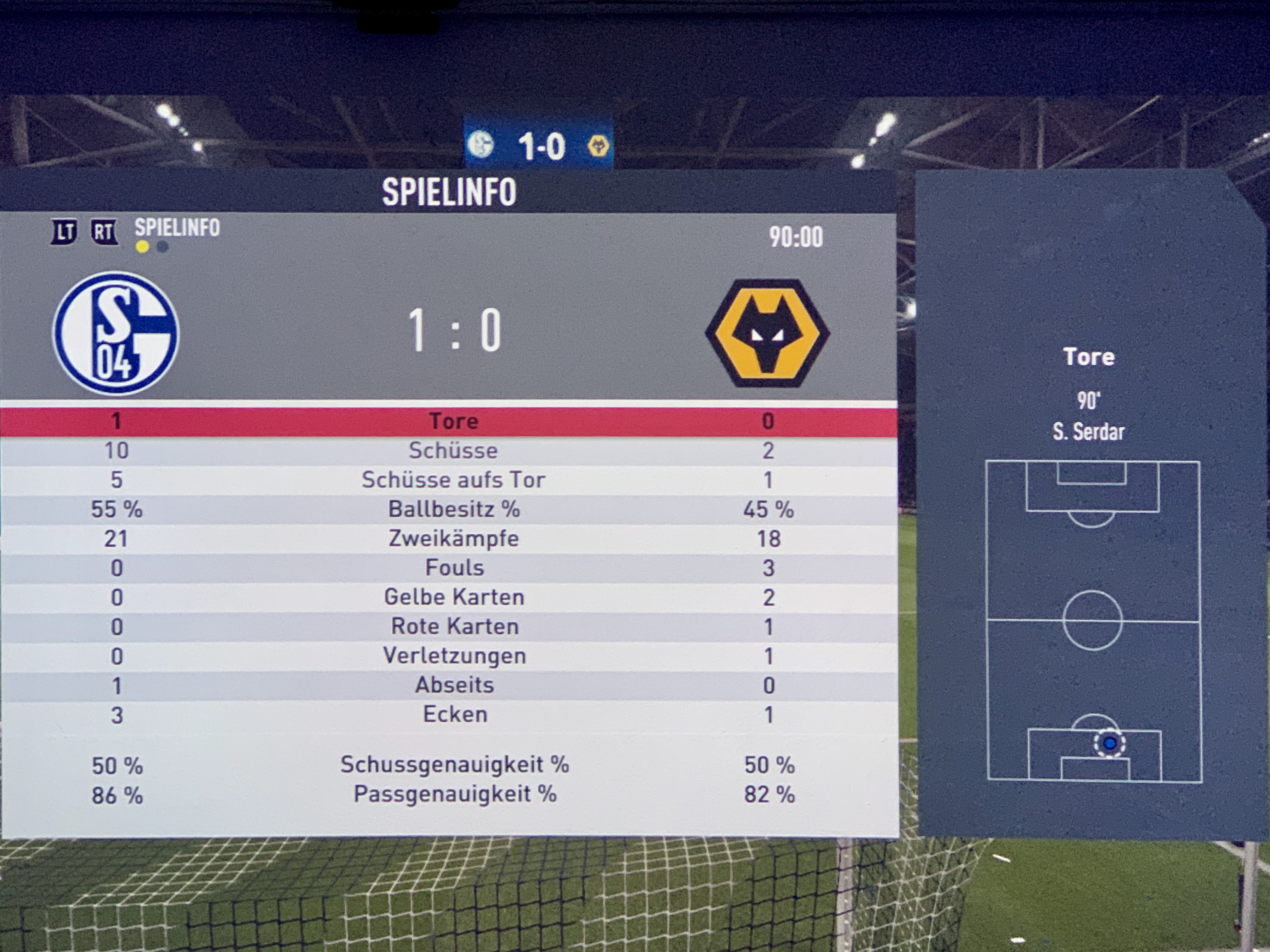Select the blue goal marker on the pitch diagram

(1109, 744)
